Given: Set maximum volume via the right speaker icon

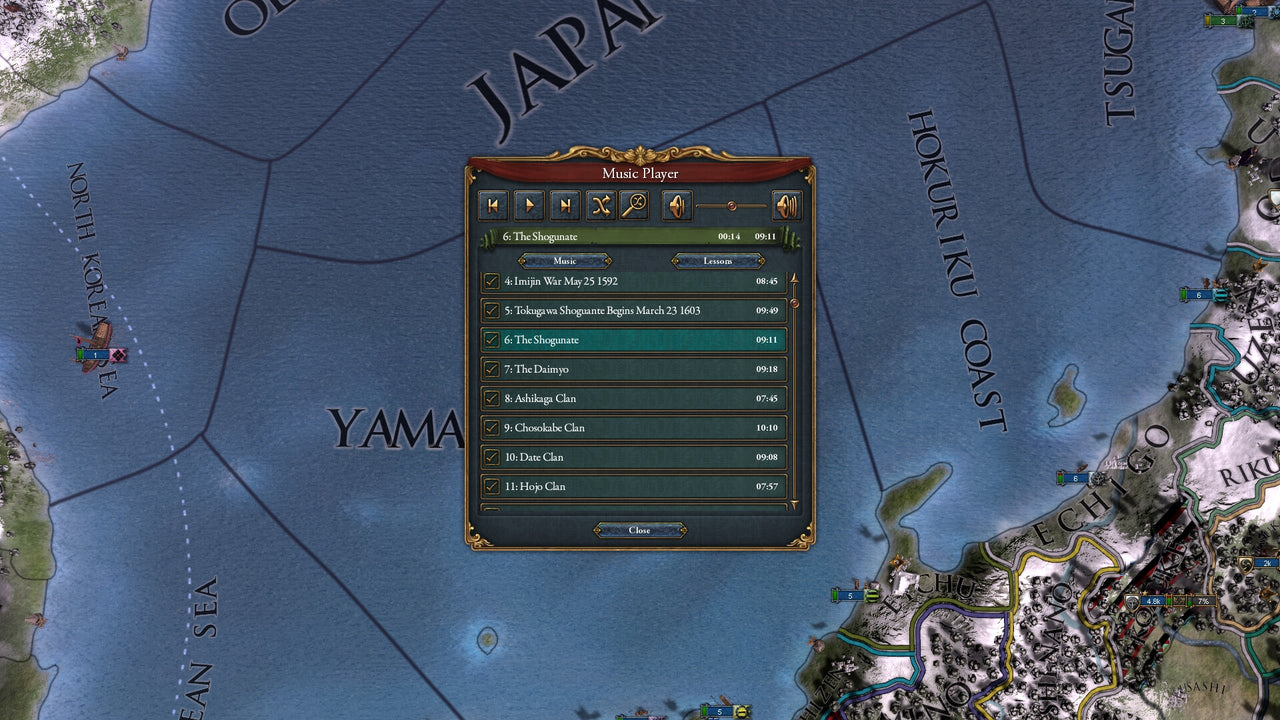Looking at the screenshot, I should (787, 205).
